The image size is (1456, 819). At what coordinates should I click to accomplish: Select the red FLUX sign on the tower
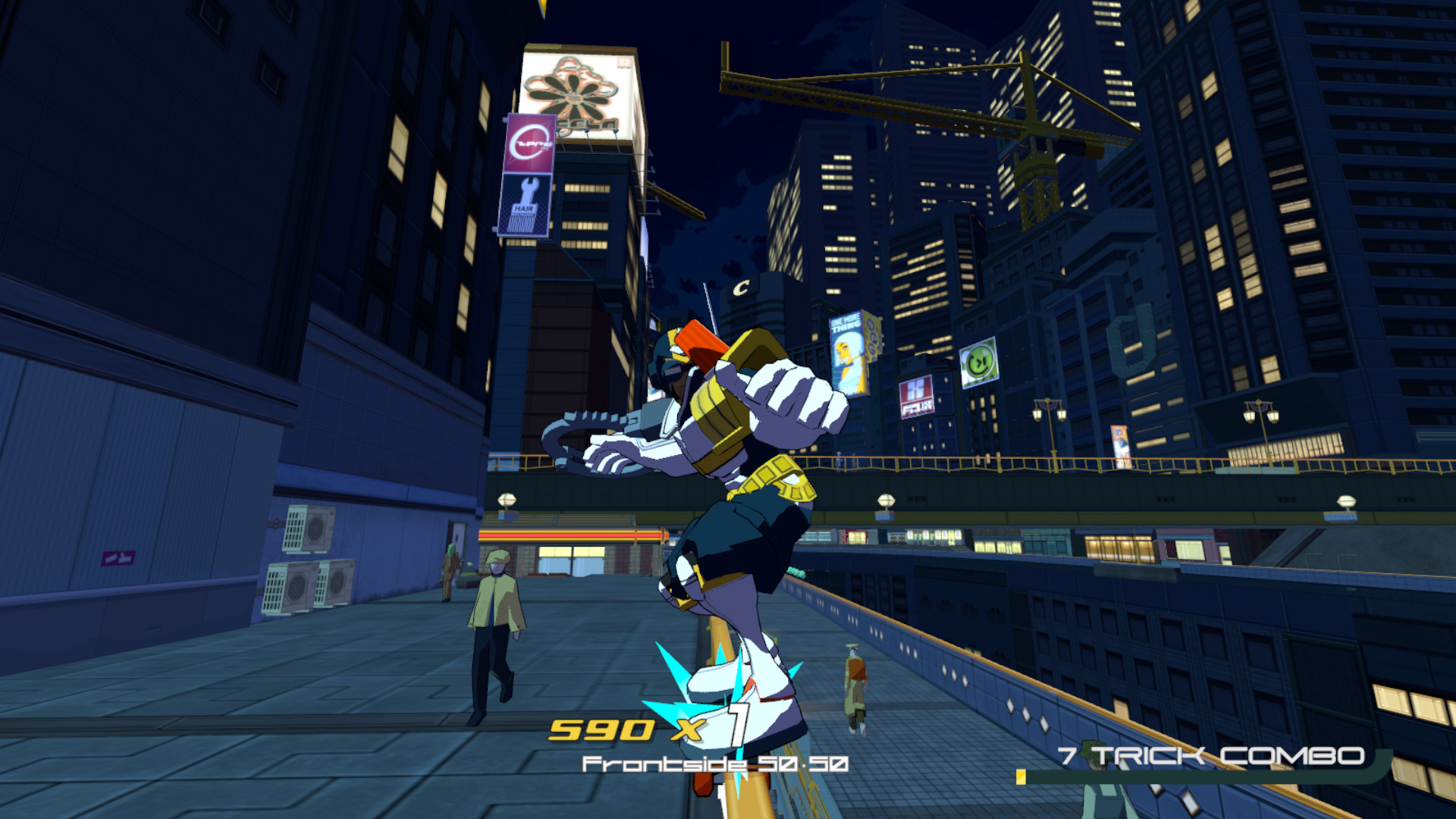coord(915,395)
